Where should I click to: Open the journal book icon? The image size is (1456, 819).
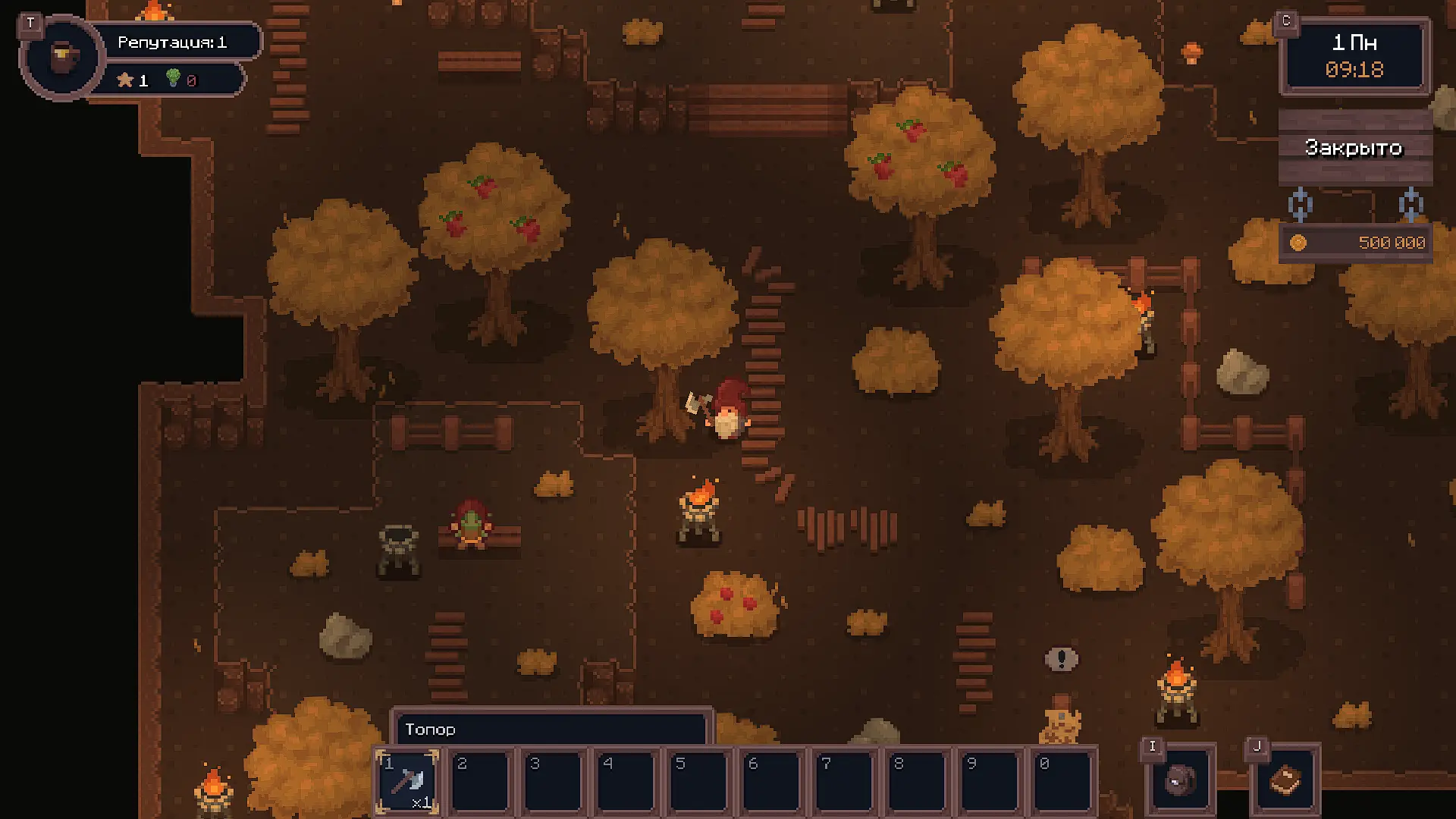(x=1285, y=780)
